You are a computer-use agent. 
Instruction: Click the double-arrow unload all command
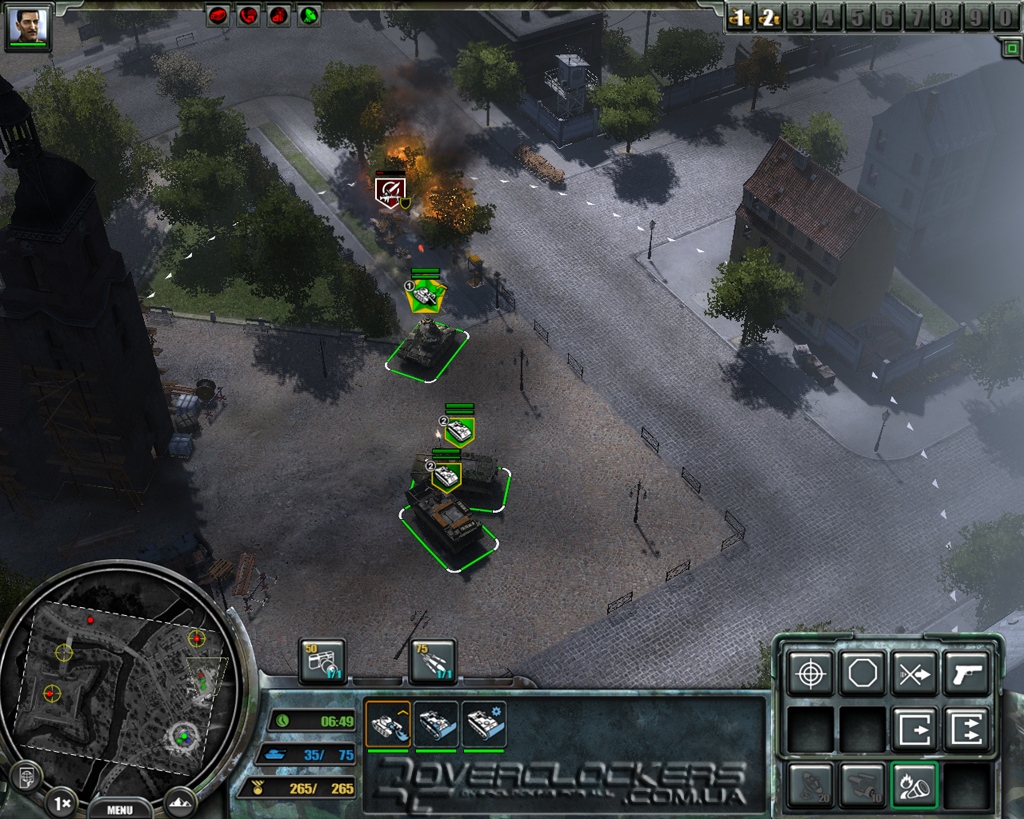966,728
